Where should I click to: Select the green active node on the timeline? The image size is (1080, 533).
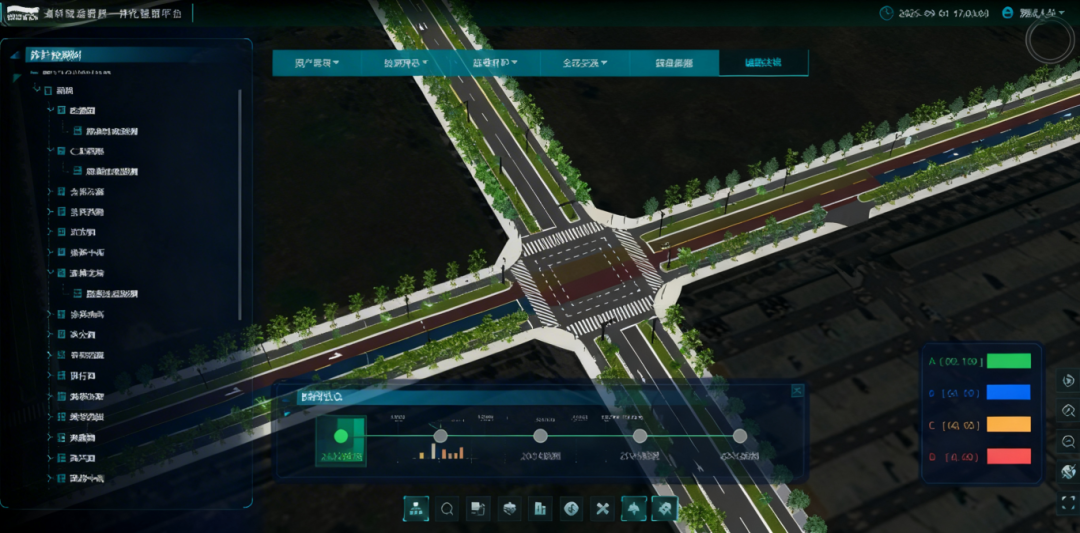(x=340, y=436)
